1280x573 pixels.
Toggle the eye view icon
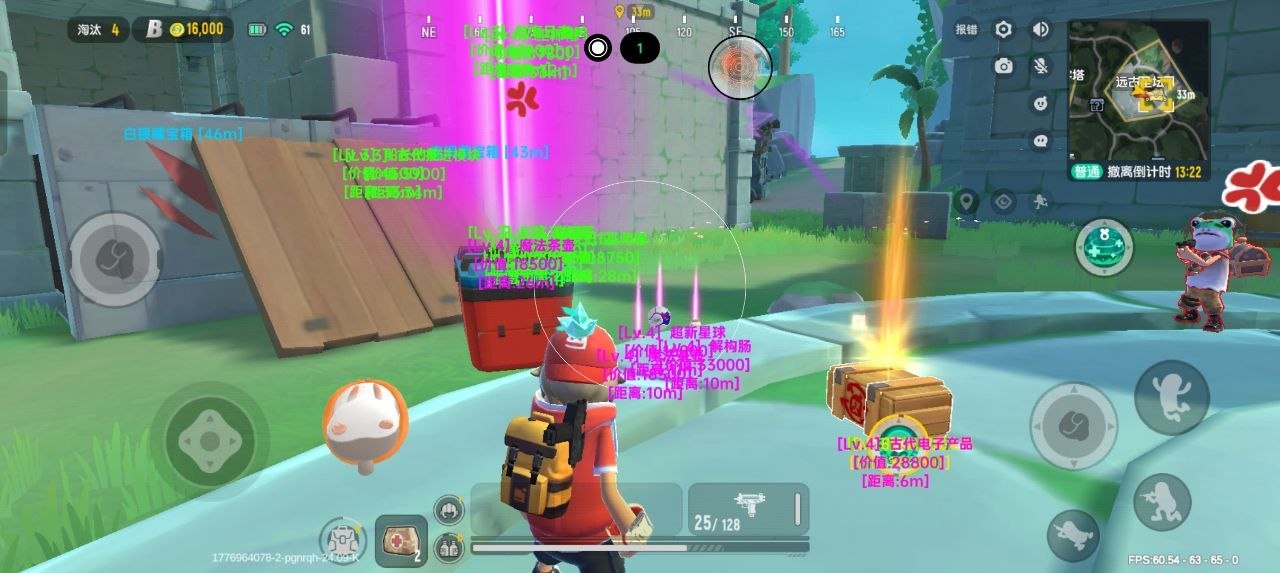tap(1003, 202)
